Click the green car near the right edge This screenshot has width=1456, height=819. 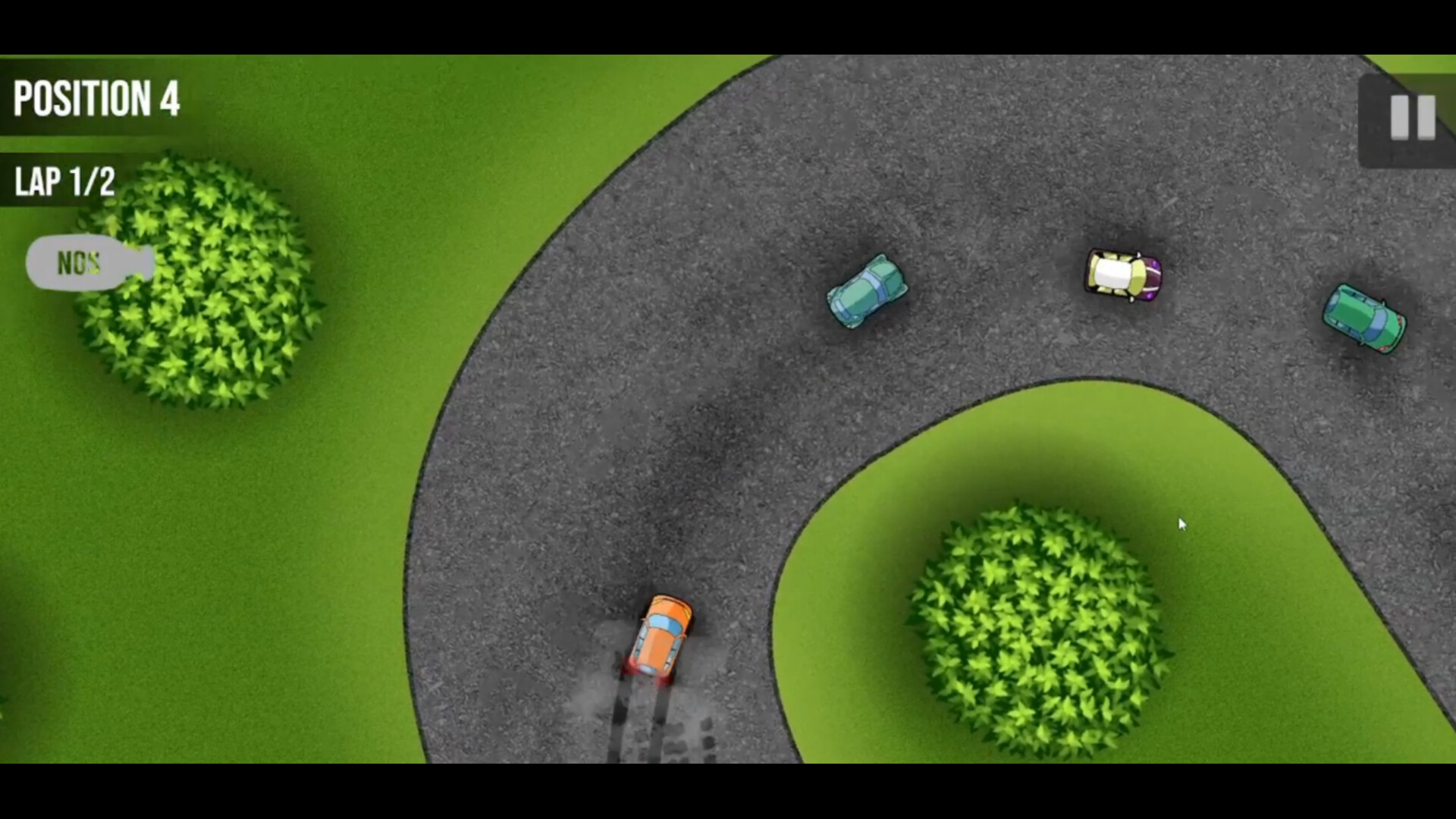tap(1365, 318)
